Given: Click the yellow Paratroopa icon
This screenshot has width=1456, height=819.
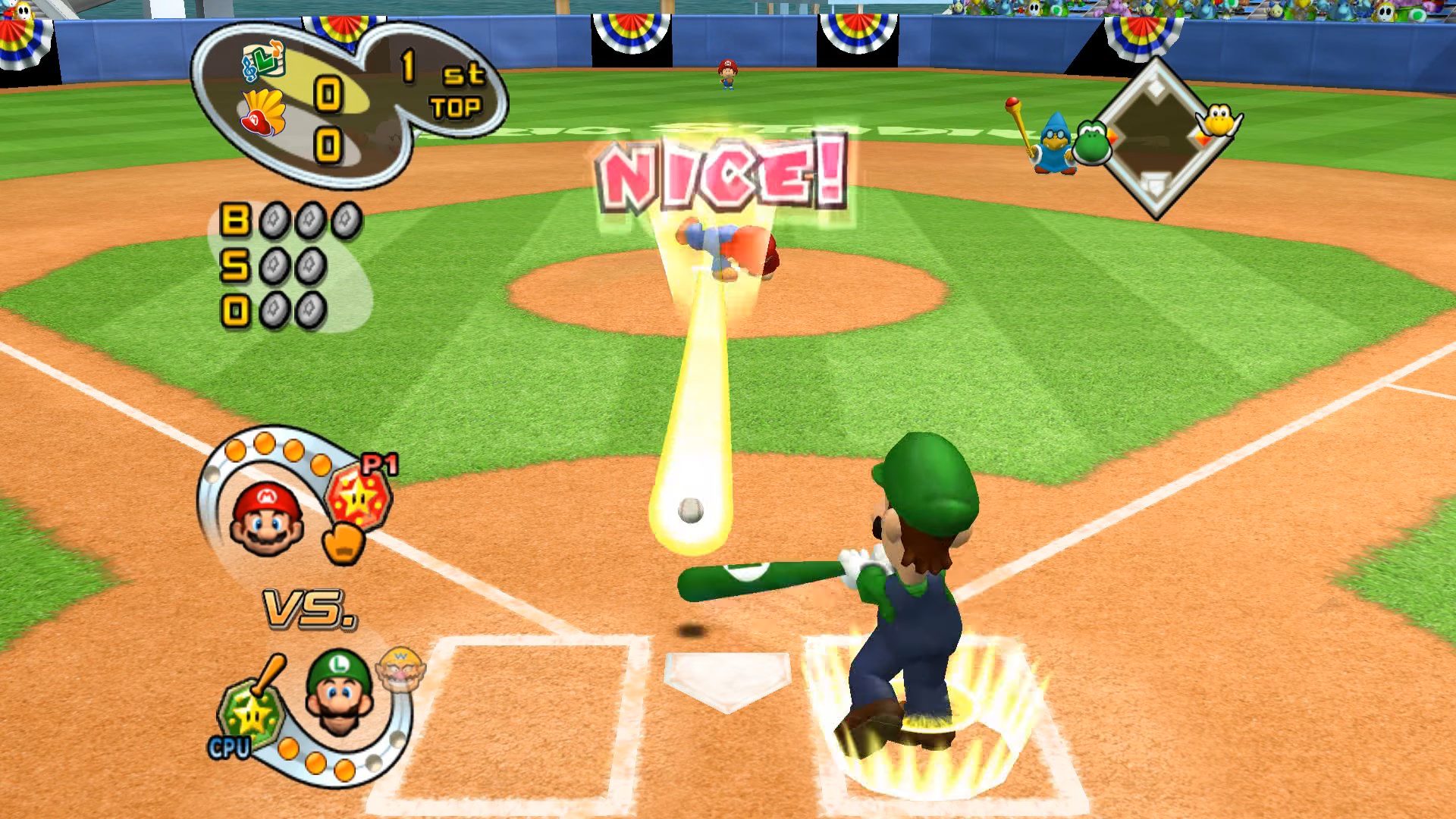Looking at the screenshot, I should click(x=1218, y=121).
